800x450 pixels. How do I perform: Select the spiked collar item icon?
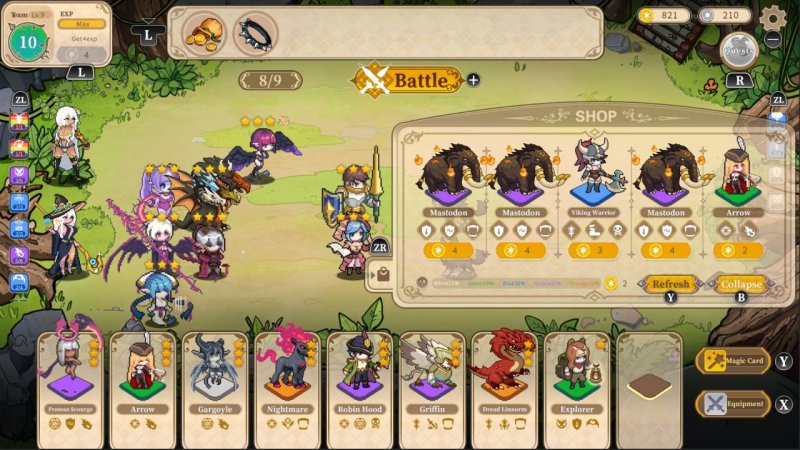pos(255,32)
